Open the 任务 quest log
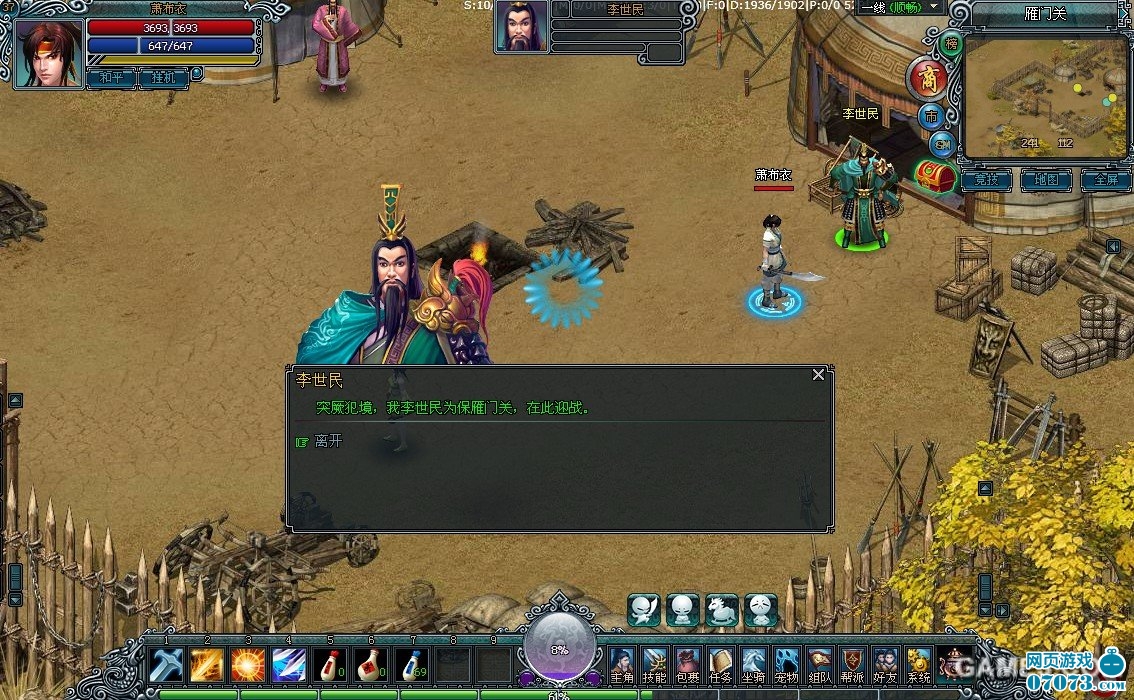The width and height of the screenshot is (1134, 700). point(720,665)
